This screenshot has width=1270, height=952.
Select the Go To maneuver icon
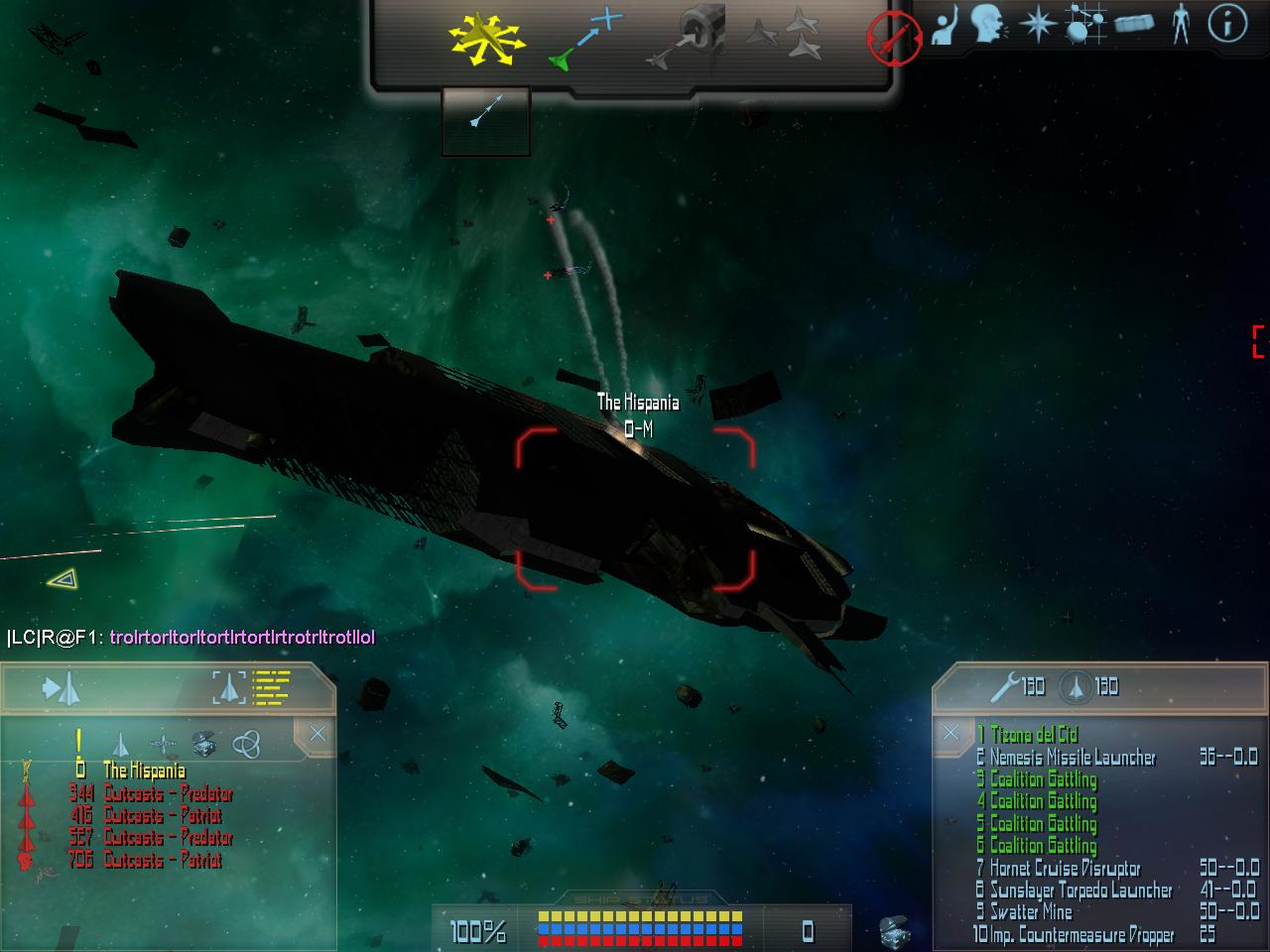[x=585, y=40]
